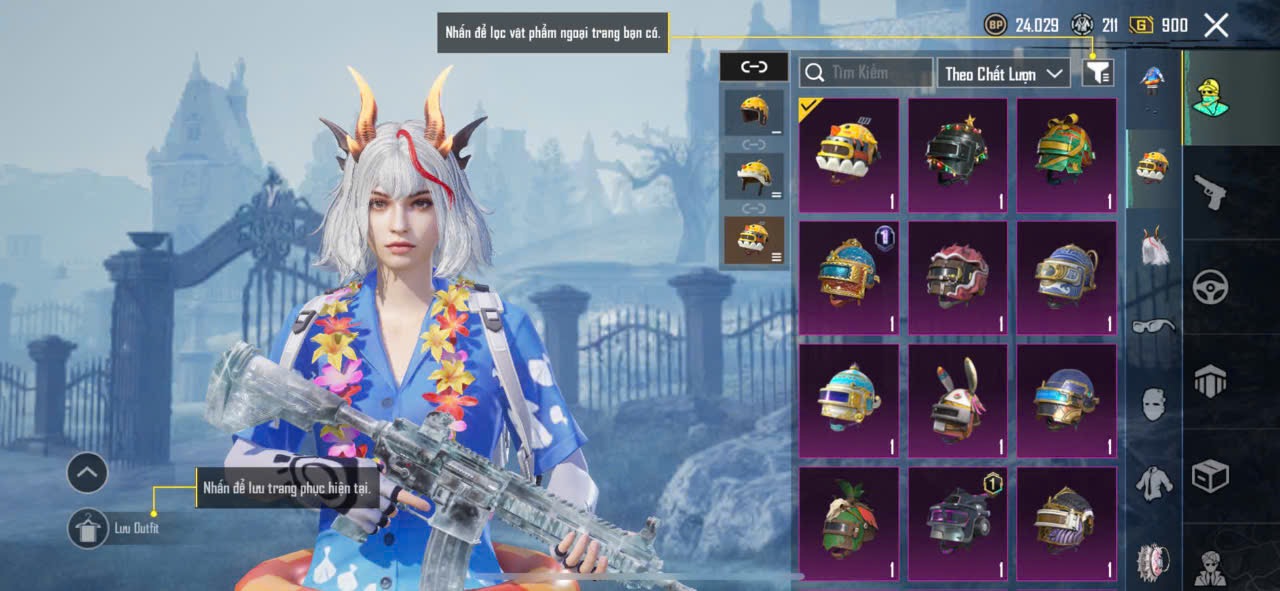This screenshot has height=591, width=1280.
Task: Select the equipped yellow bus helmet skin
Action: tap(848, 155)
